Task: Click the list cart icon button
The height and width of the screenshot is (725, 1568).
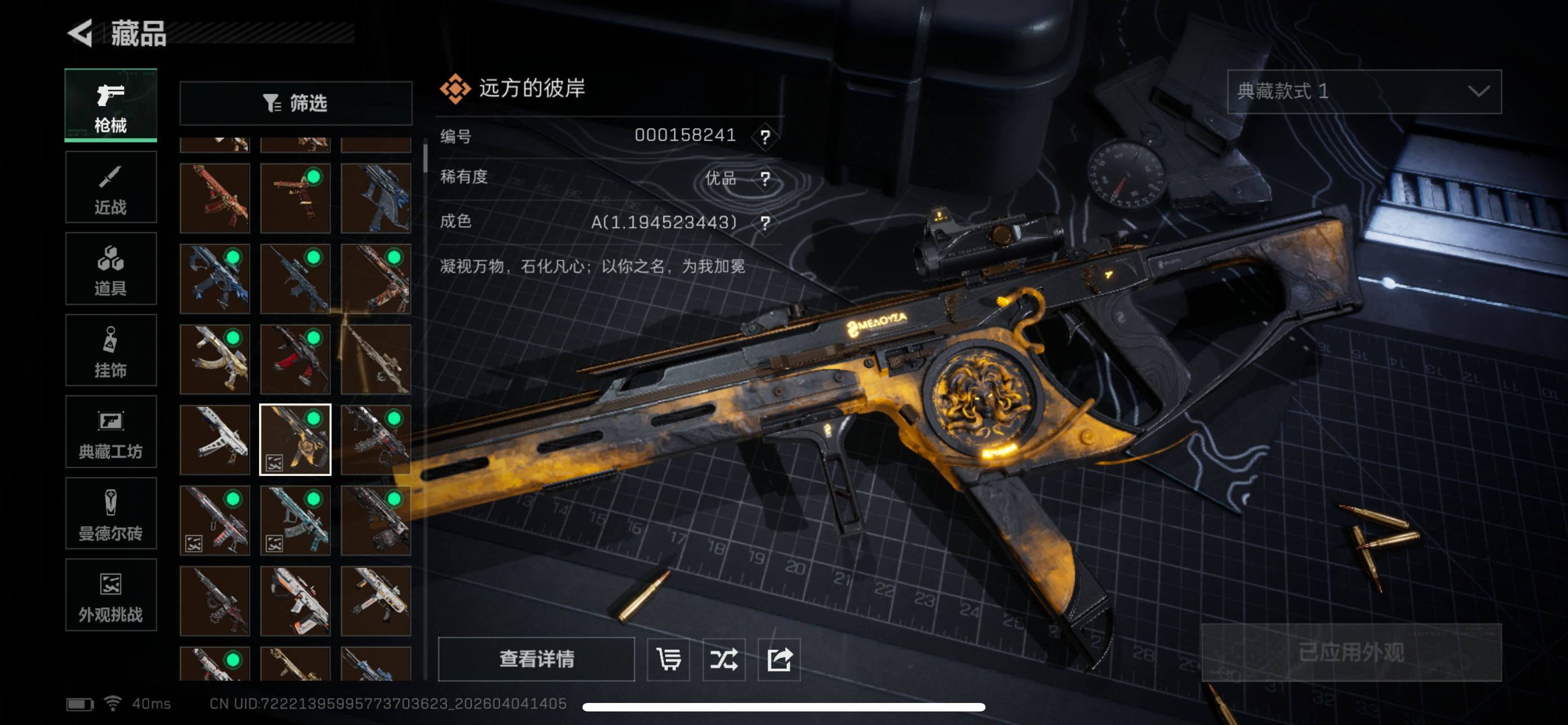Action: [x=668, y=658]
